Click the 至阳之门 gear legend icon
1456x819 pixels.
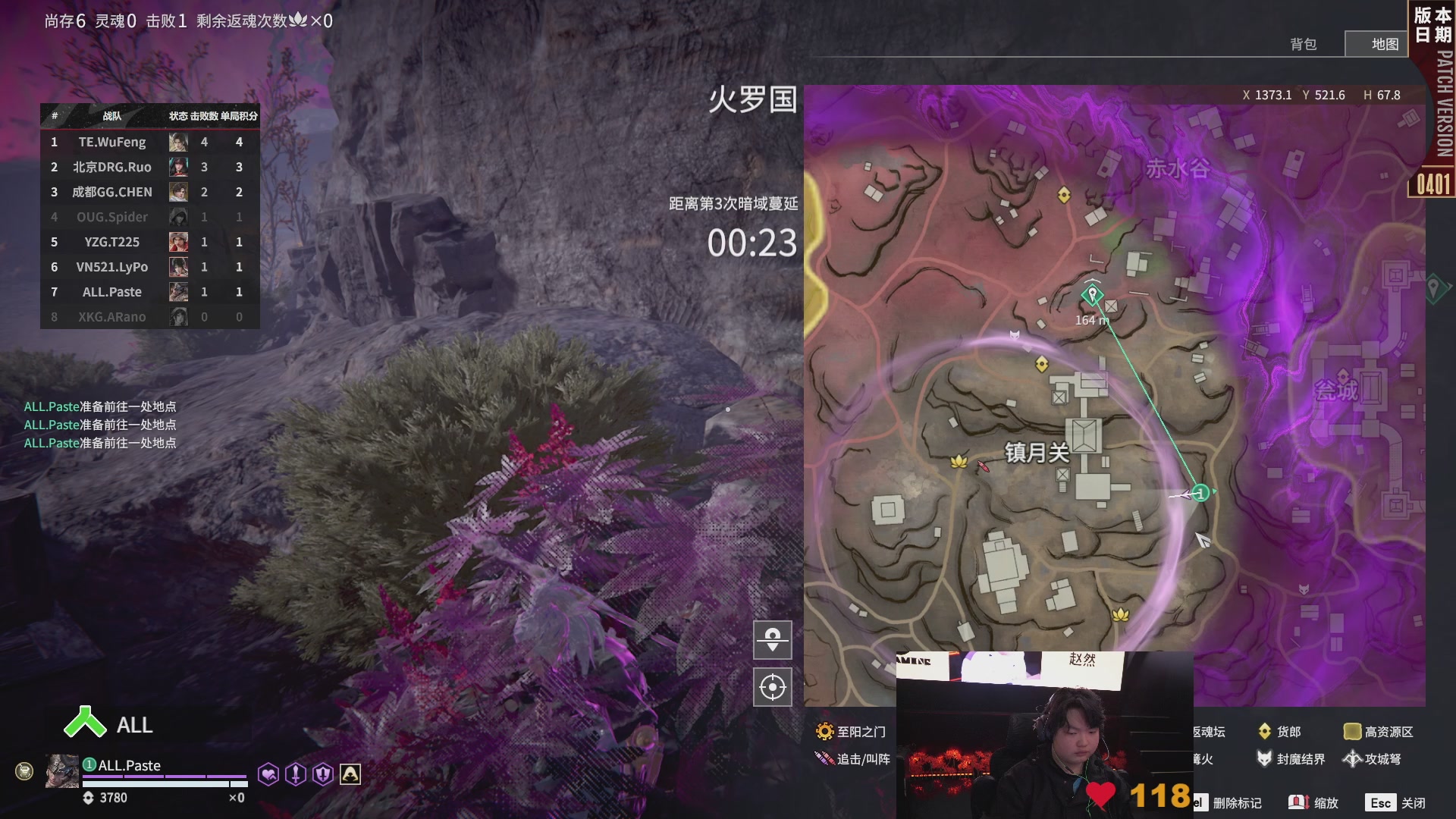824,731
